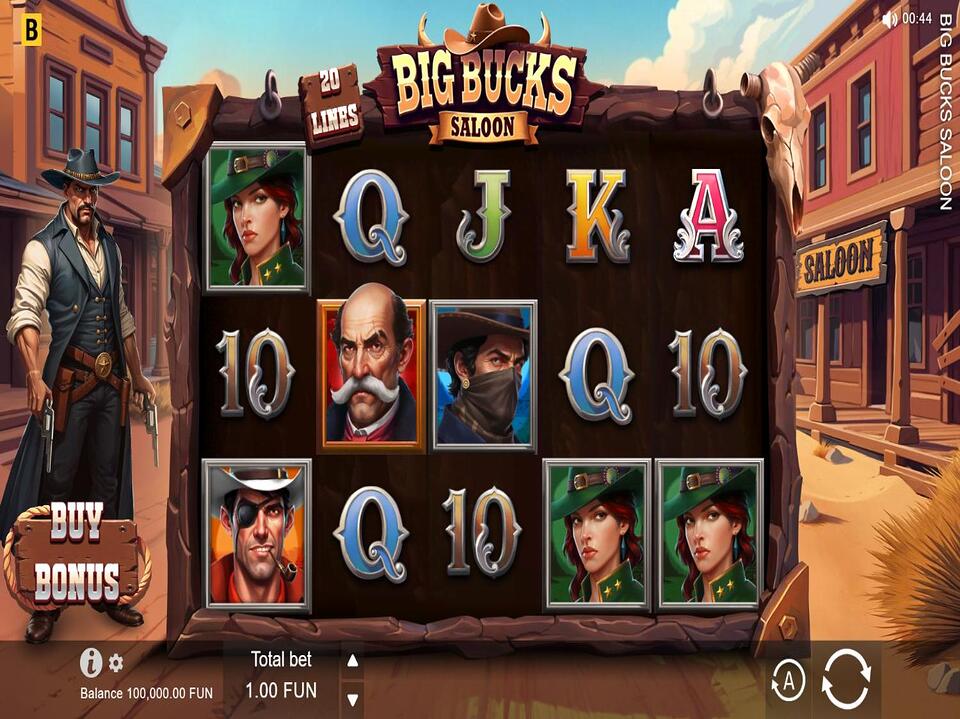
Task: Toggle sound with the speaker icon
Action: click(x=889, y=19)
